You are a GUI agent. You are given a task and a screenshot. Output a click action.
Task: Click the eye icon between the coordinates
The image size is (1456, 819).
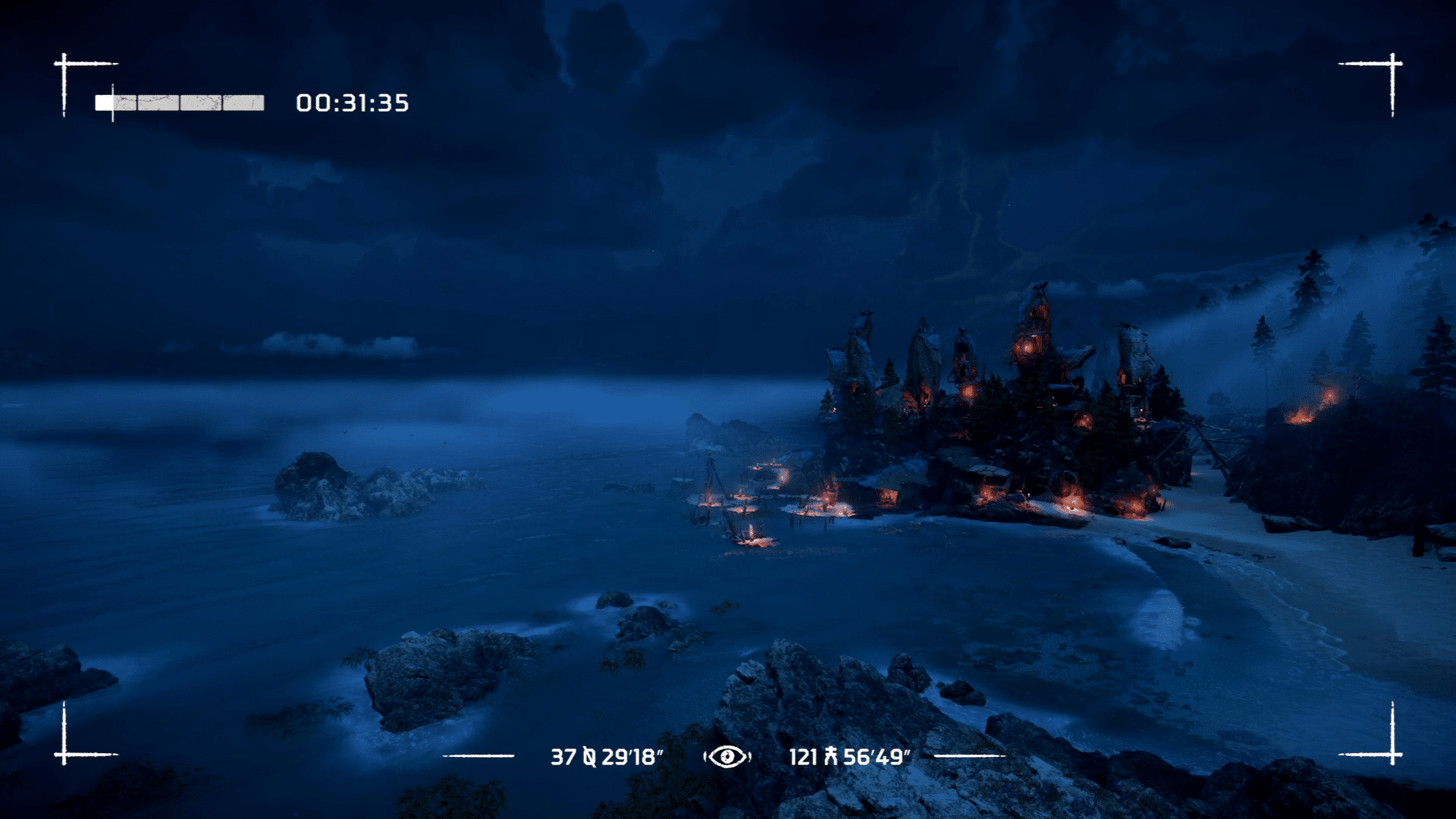[726, 756]
